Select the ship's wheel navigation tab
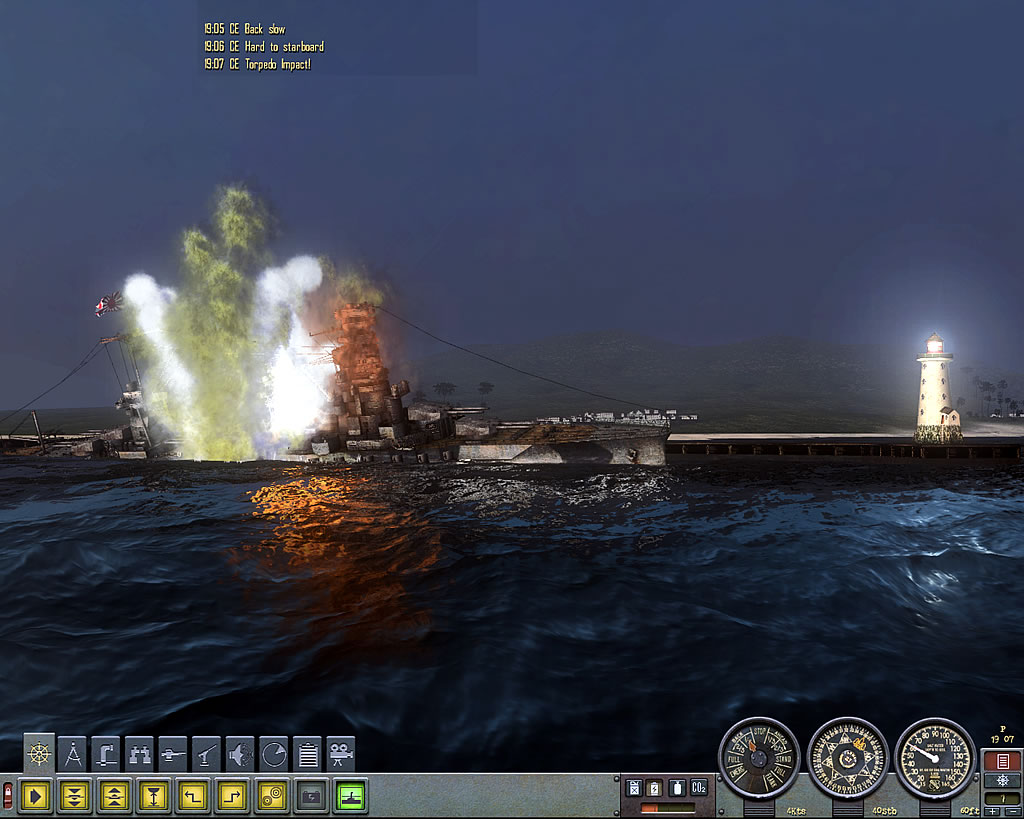 39,755
